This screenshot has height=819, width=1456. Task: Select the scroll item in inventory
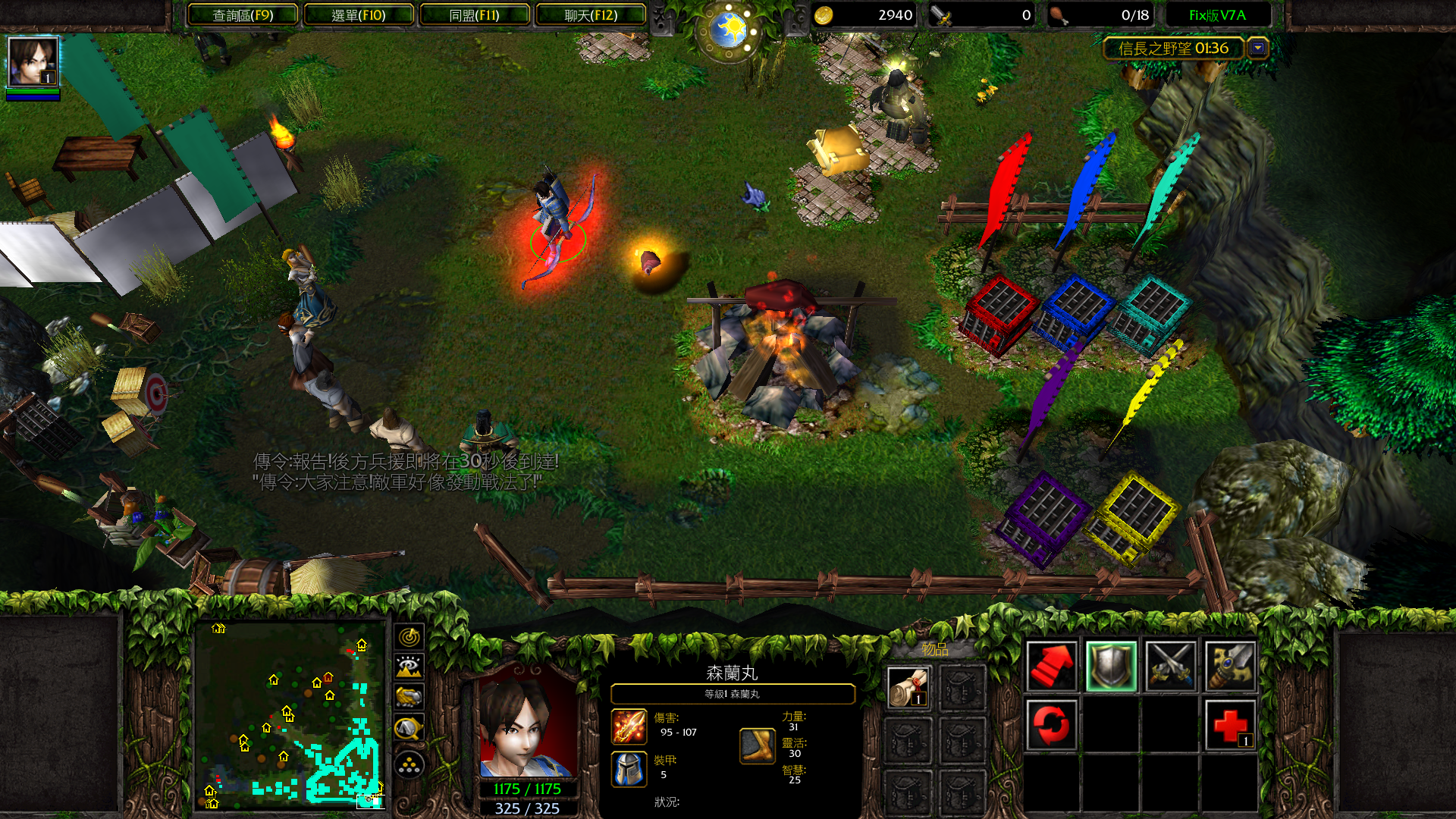tap(908, 687)
